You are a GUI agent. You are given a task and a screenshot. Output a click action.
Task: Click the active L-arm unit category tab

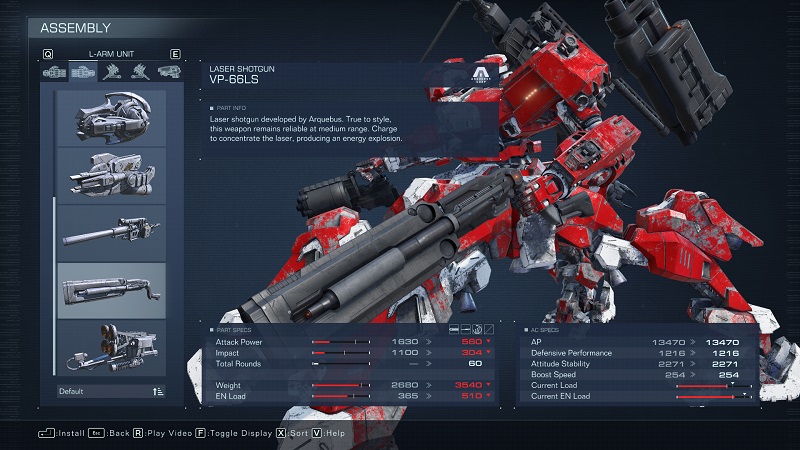pos(83,72)
